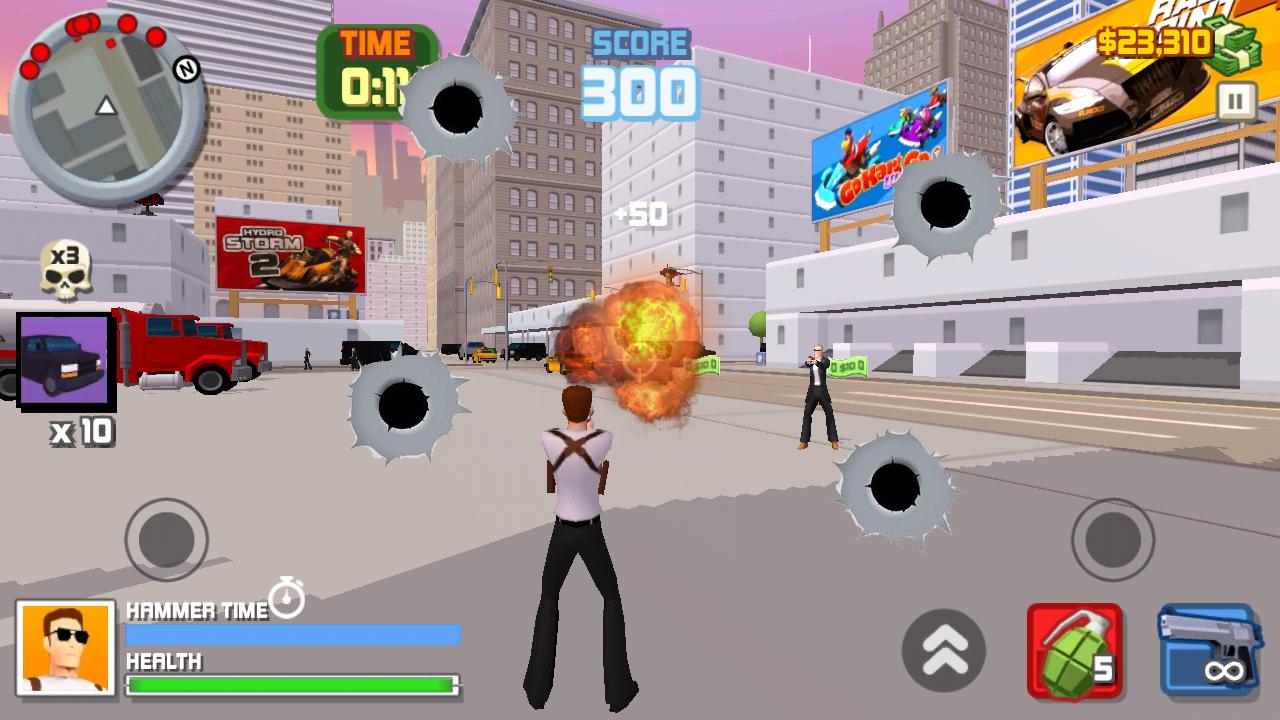
Task: Tap the stopwatch Hammer Time icon
Action: pos(287,597)
